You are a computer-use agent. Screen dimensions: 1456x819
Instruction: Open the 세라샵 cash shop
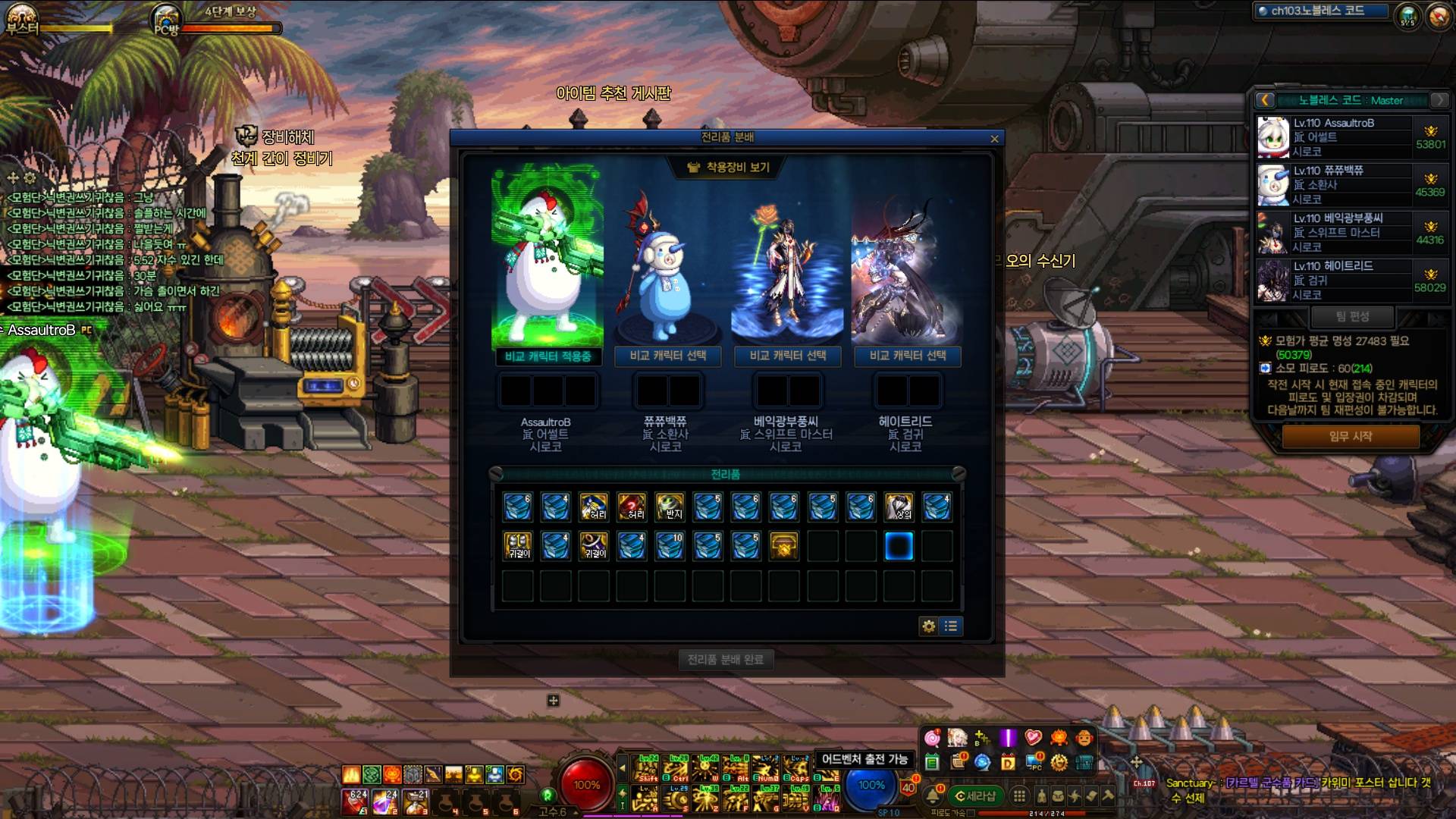coord(975,795)
